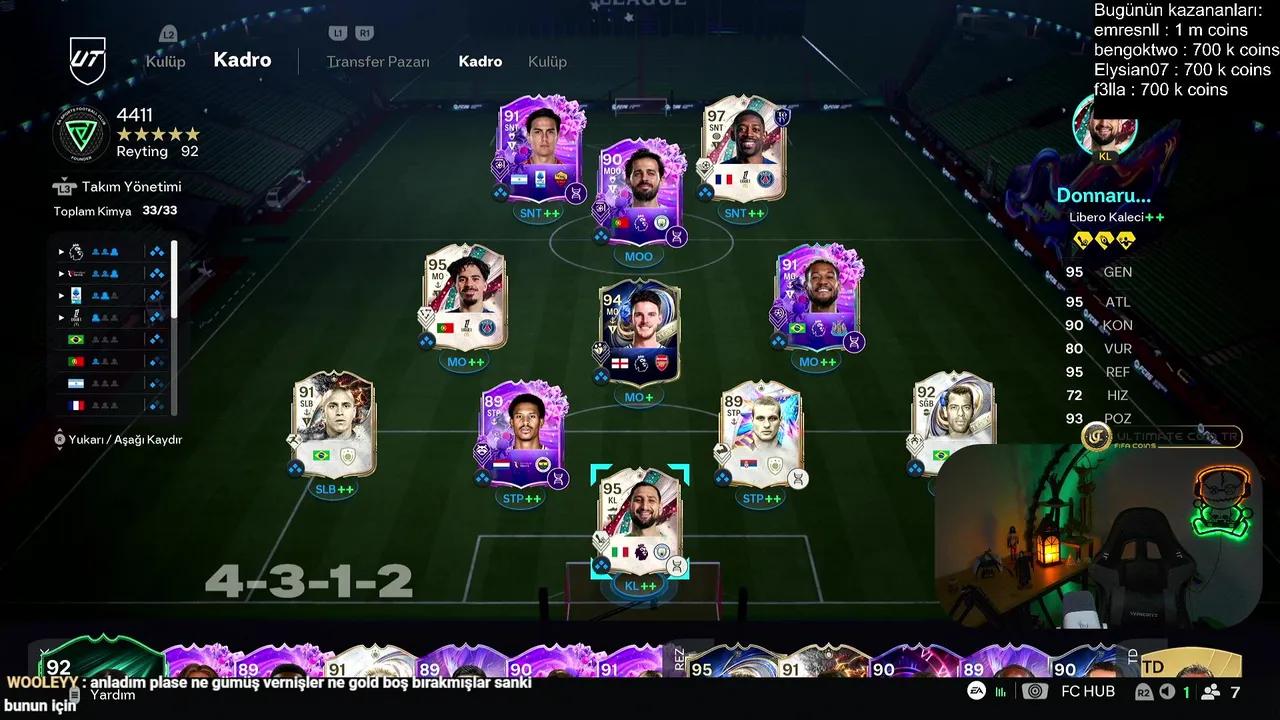The height and width of the screenshot is (720, 1280).
Task: Click the Yardım help option
Action: [x=114, y=694]
